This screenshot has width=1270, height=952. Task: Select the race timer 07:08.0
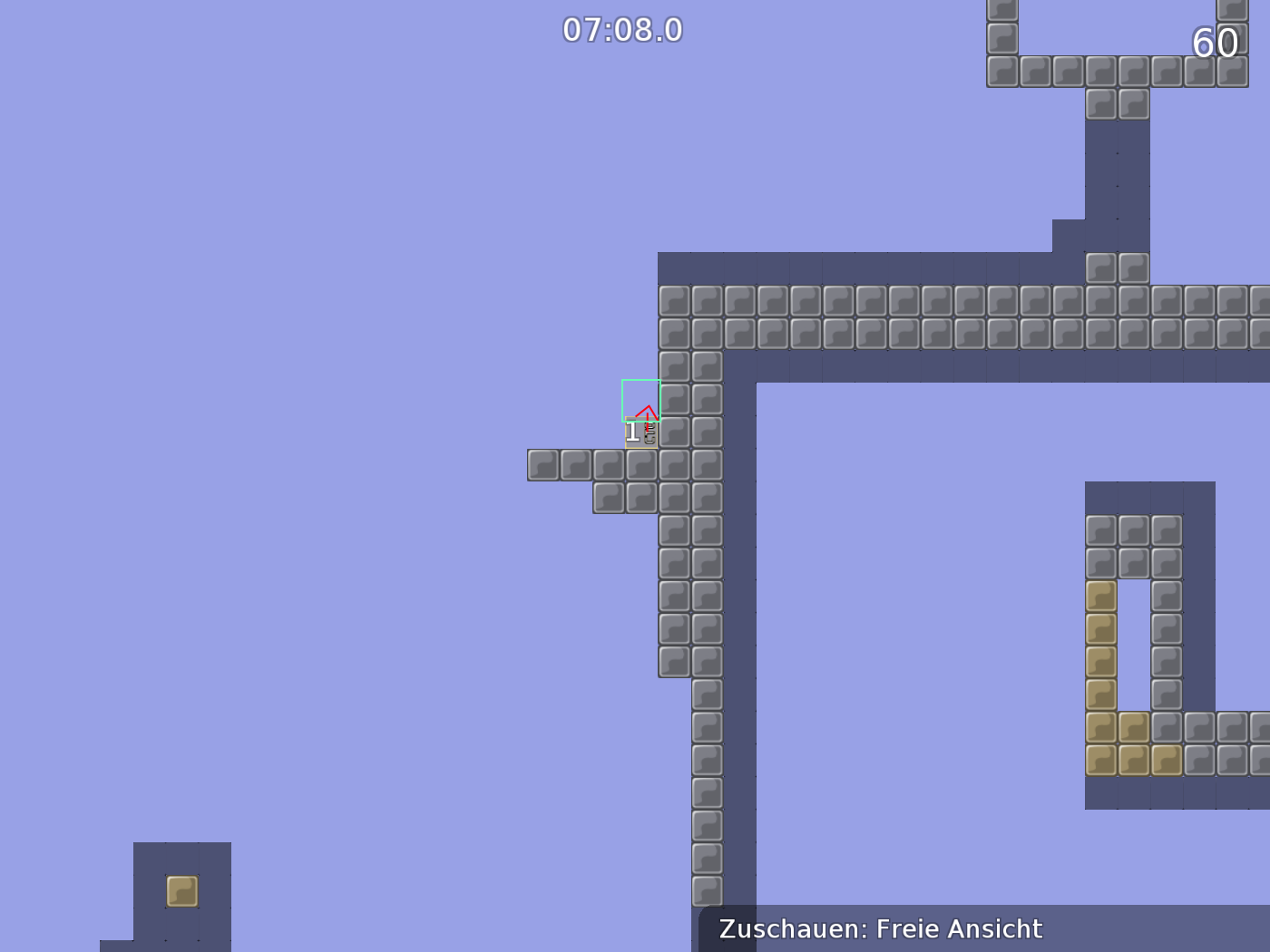(x=622, y=28)
